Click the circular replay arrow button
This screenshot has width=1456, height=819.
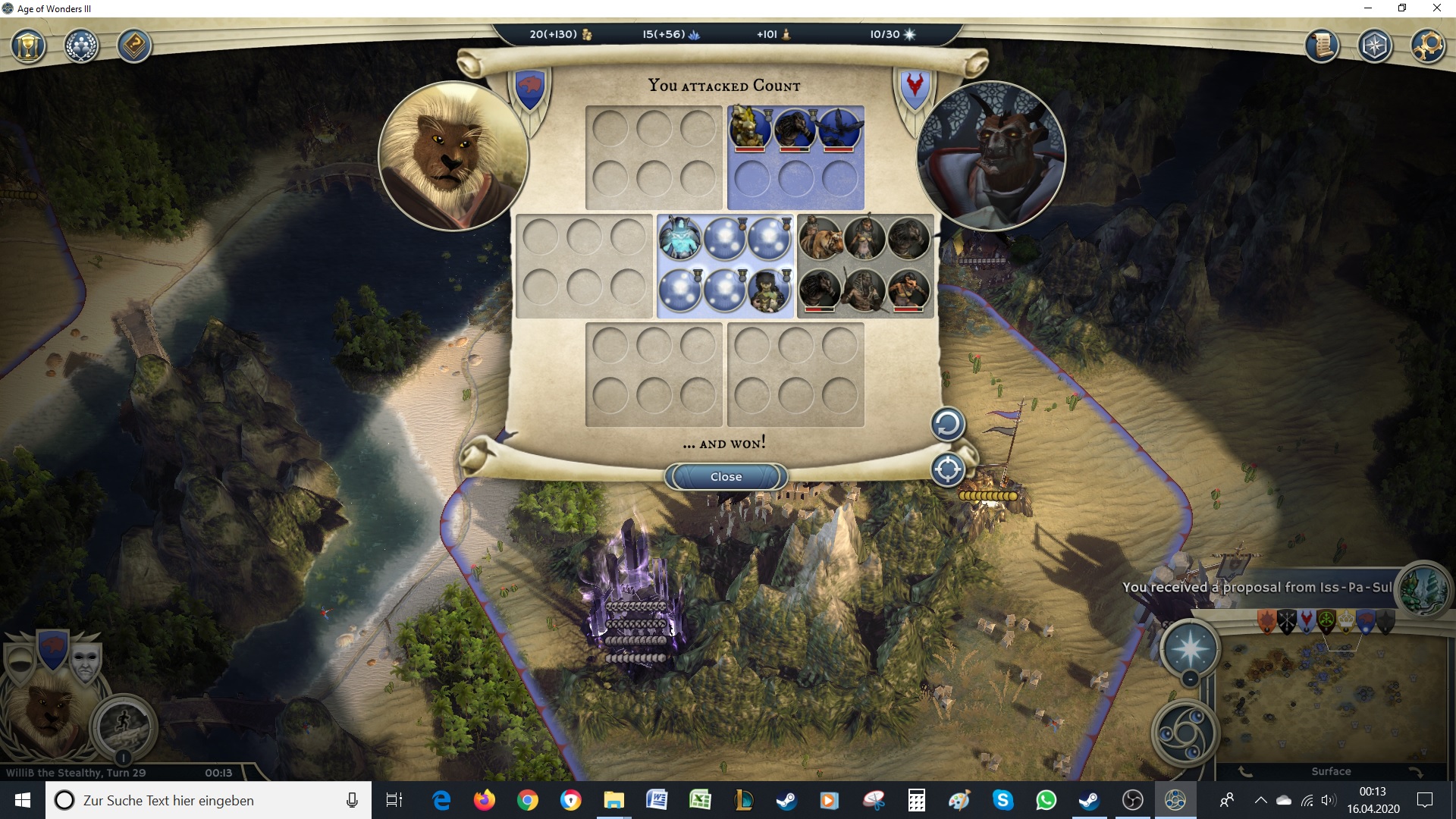pos(947,424)
